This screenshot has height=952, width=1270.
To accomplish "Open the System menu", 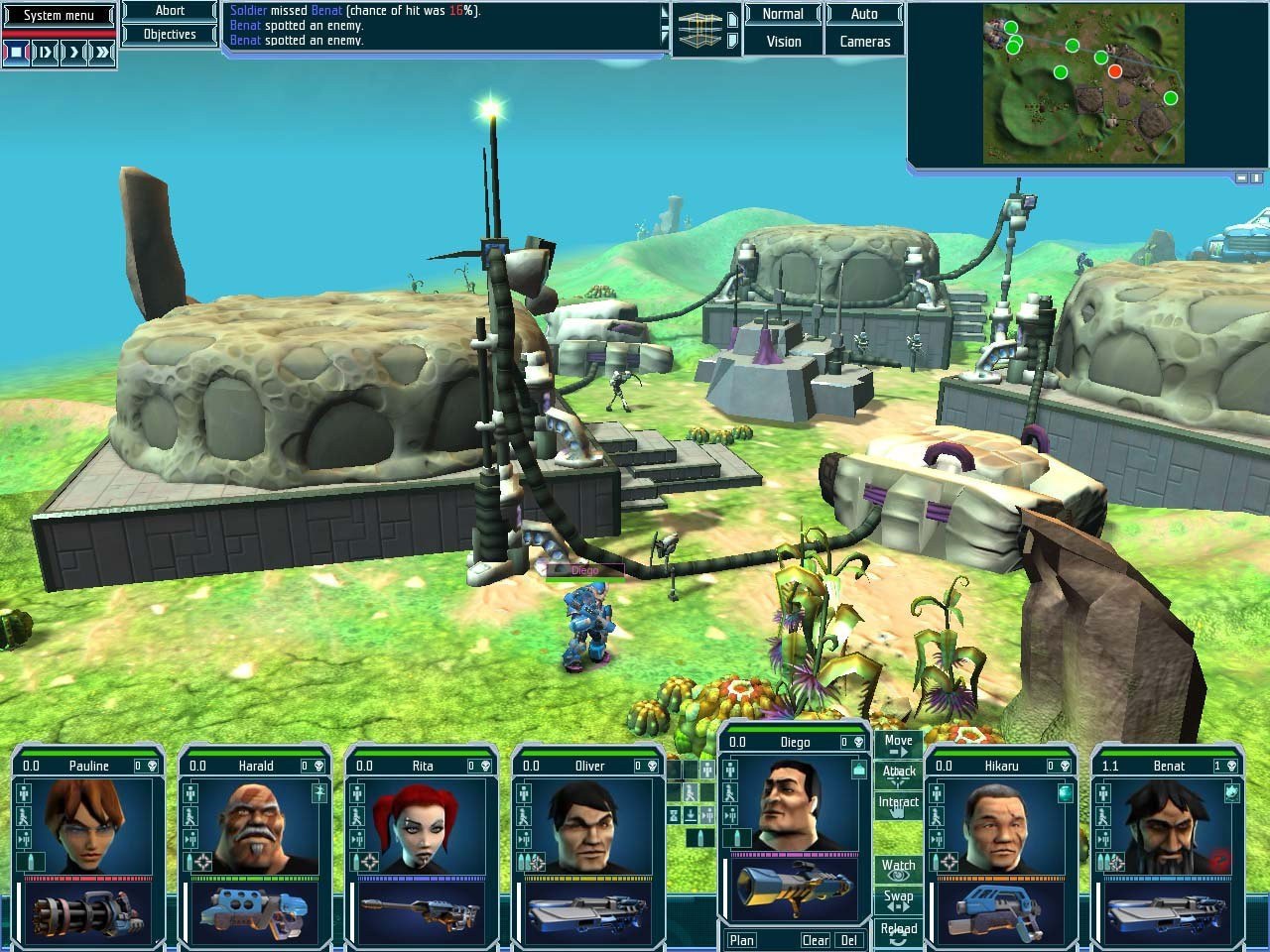I will click(59, 15).
